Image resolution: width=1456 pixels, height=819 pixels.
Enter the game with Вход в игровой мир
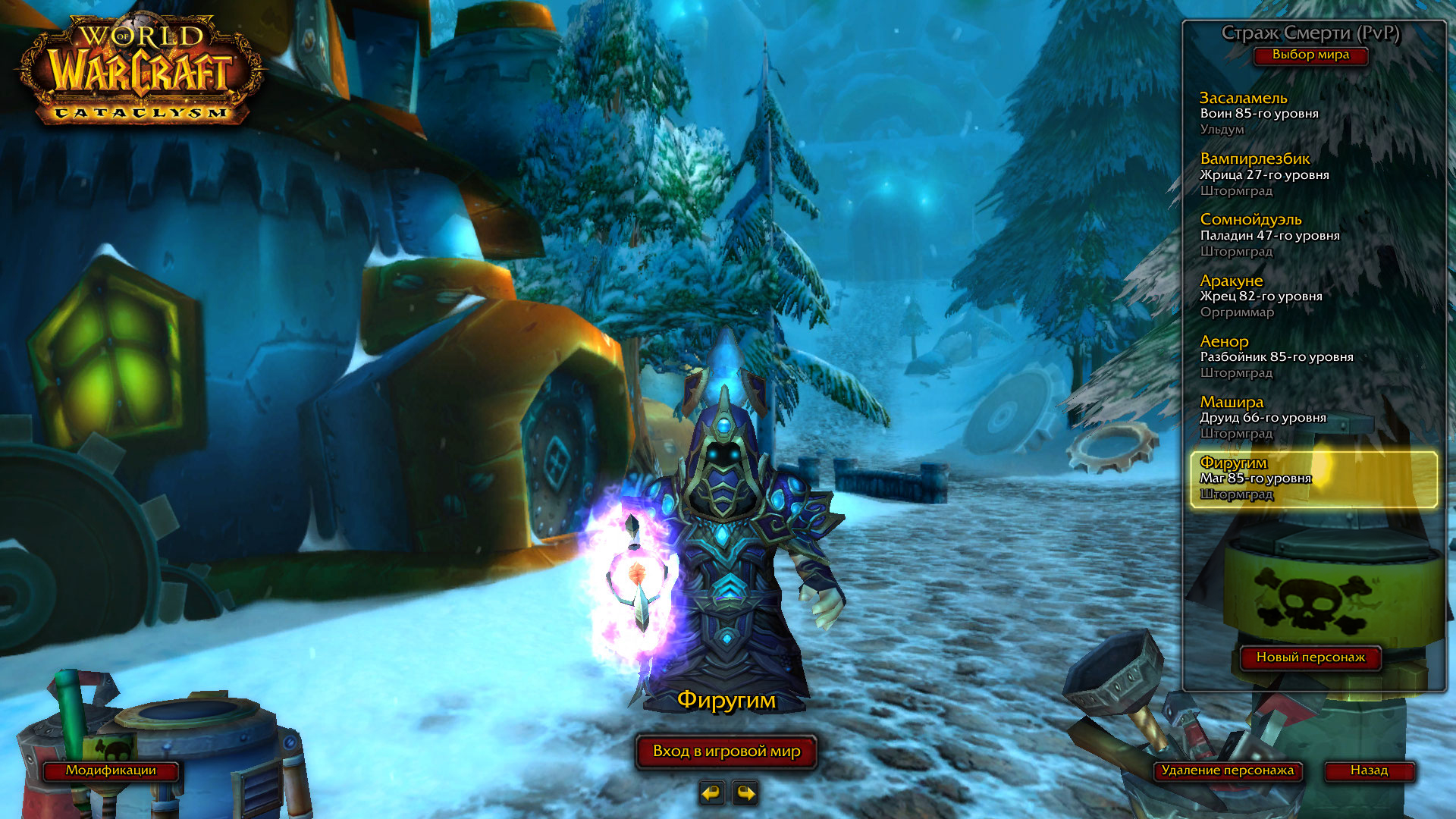[x=726, y=752]
